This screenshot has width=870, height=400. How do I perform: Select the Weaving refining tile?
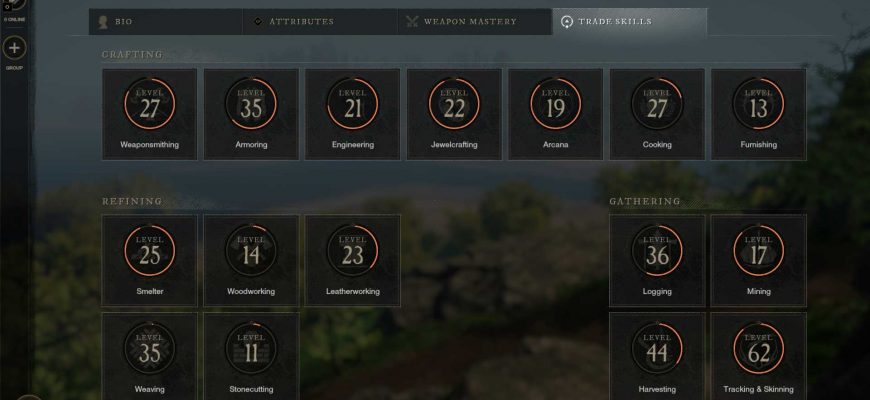[150, 355]
